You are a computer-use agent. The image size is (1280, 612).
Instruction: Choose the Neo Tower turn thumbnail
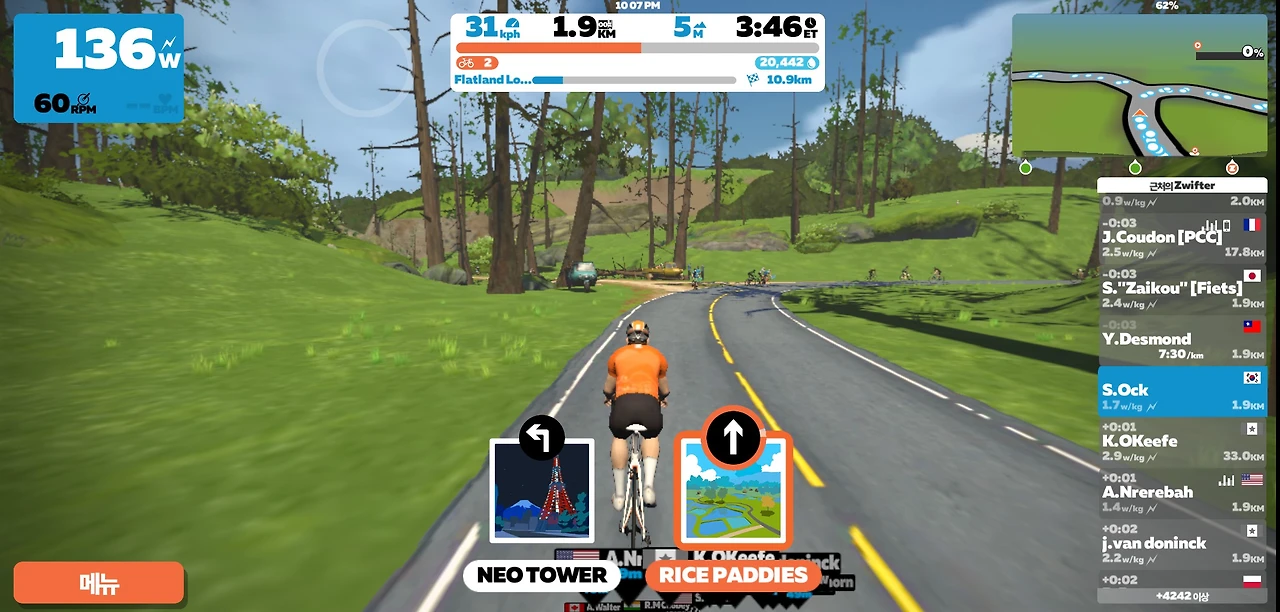(x=542, y=490)
